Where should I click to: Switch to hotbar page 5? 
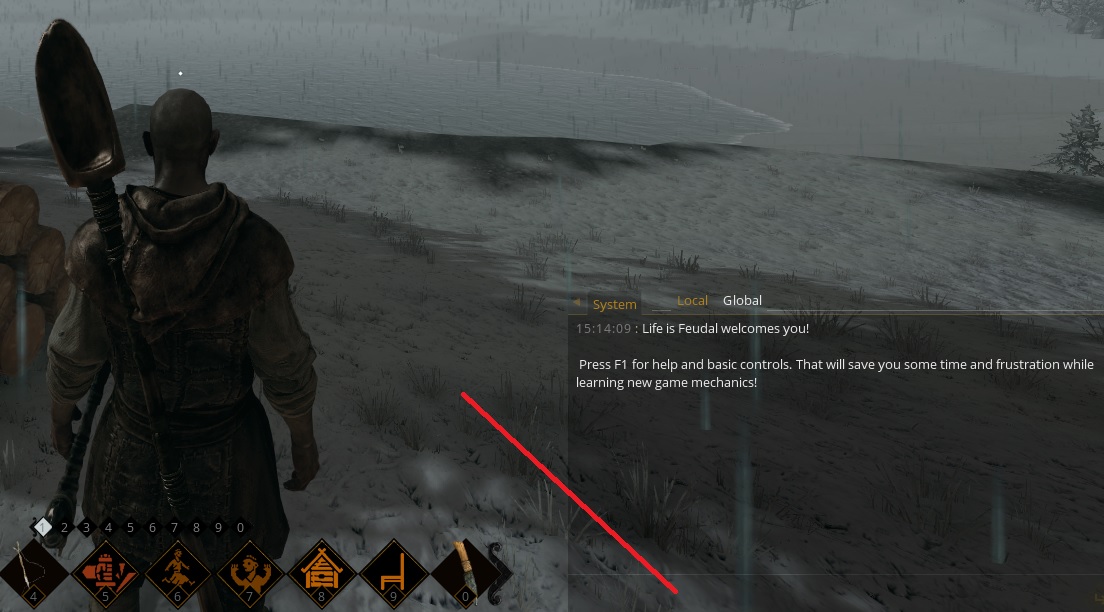coord(131,527)
